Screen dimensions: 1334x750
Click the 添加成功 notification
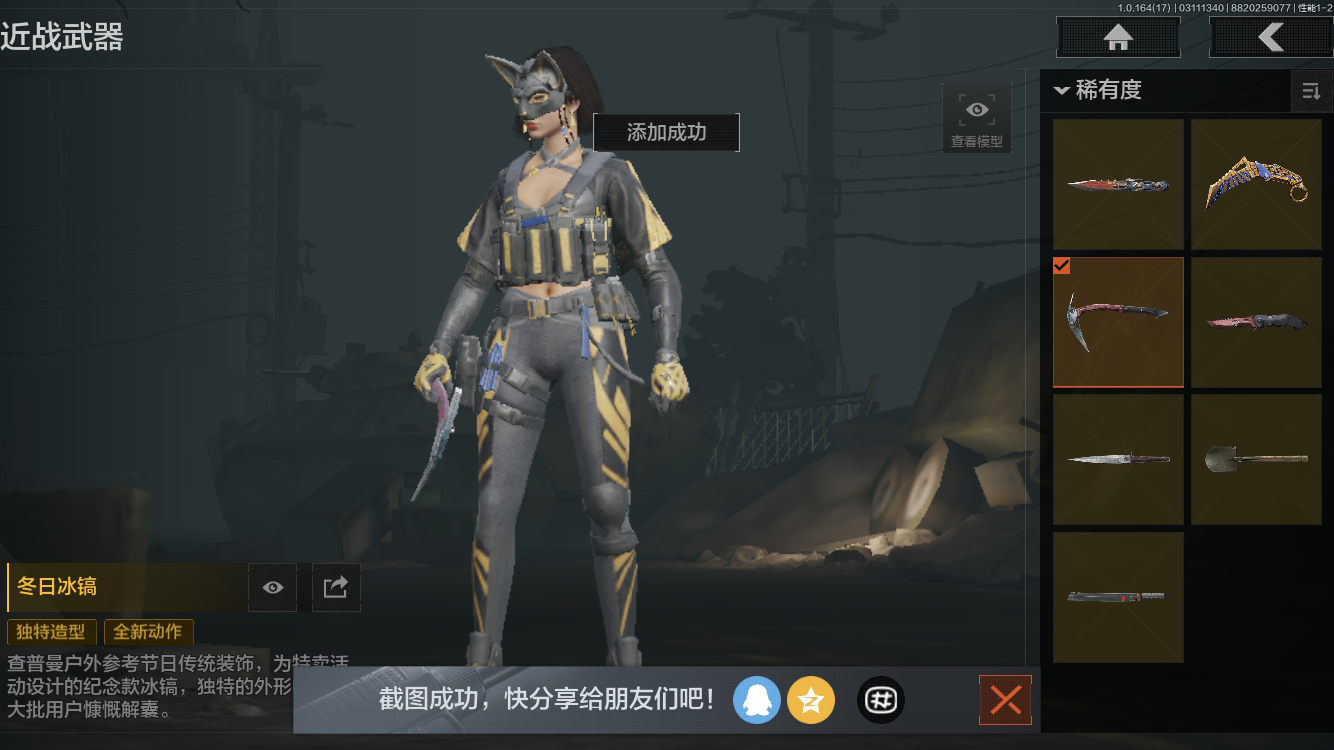pos(666,132)
